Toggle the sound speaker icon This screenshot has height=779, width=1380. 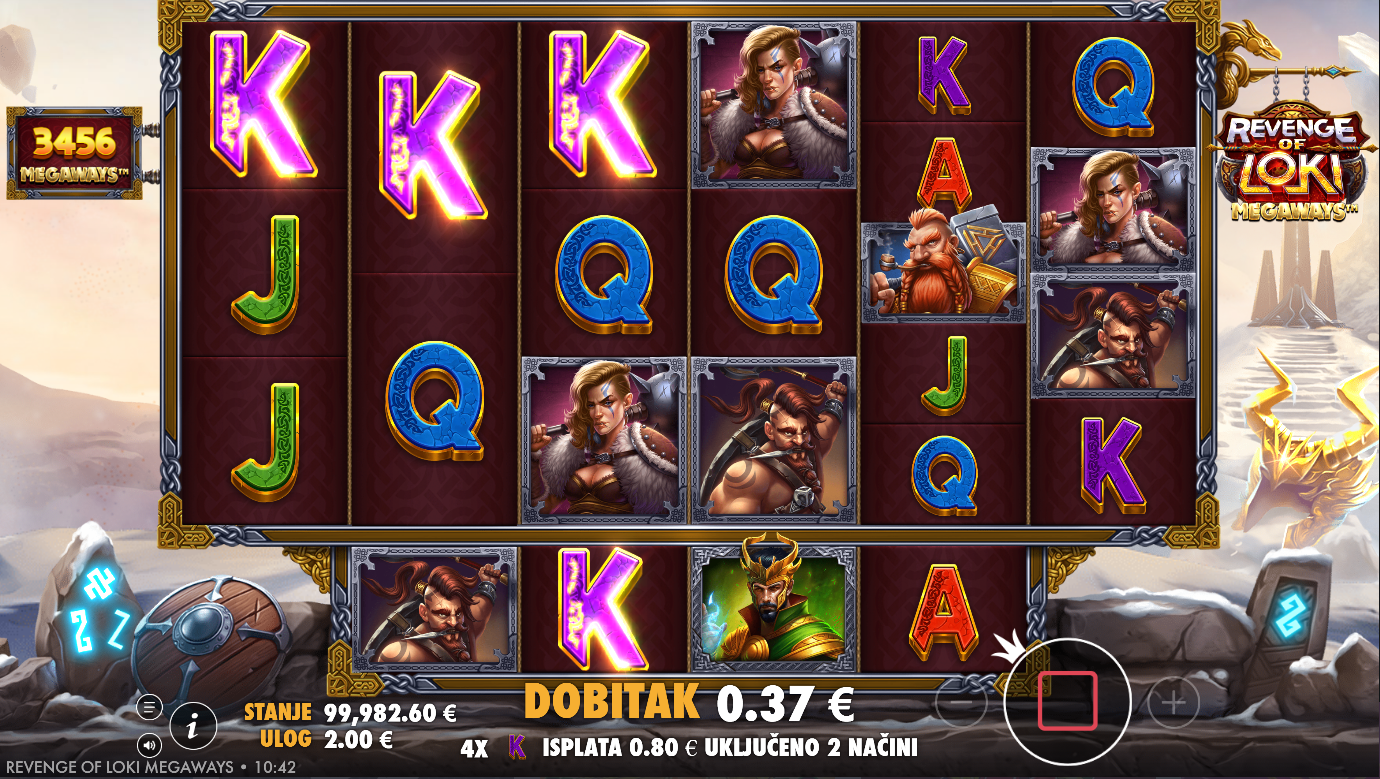pos(149,744)
